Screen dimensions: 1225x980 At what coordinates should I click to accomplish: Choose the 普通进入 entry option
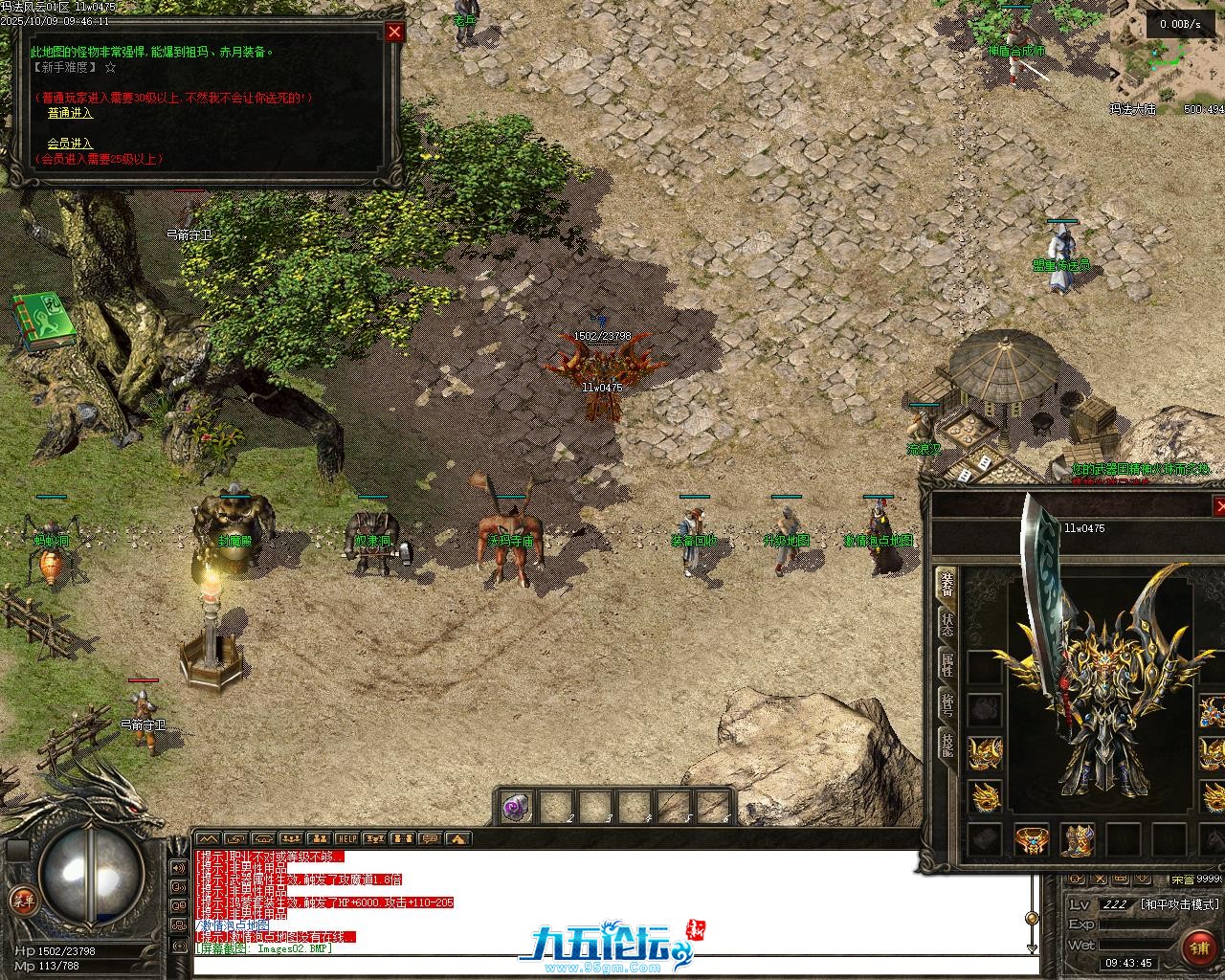pos(70,113)
